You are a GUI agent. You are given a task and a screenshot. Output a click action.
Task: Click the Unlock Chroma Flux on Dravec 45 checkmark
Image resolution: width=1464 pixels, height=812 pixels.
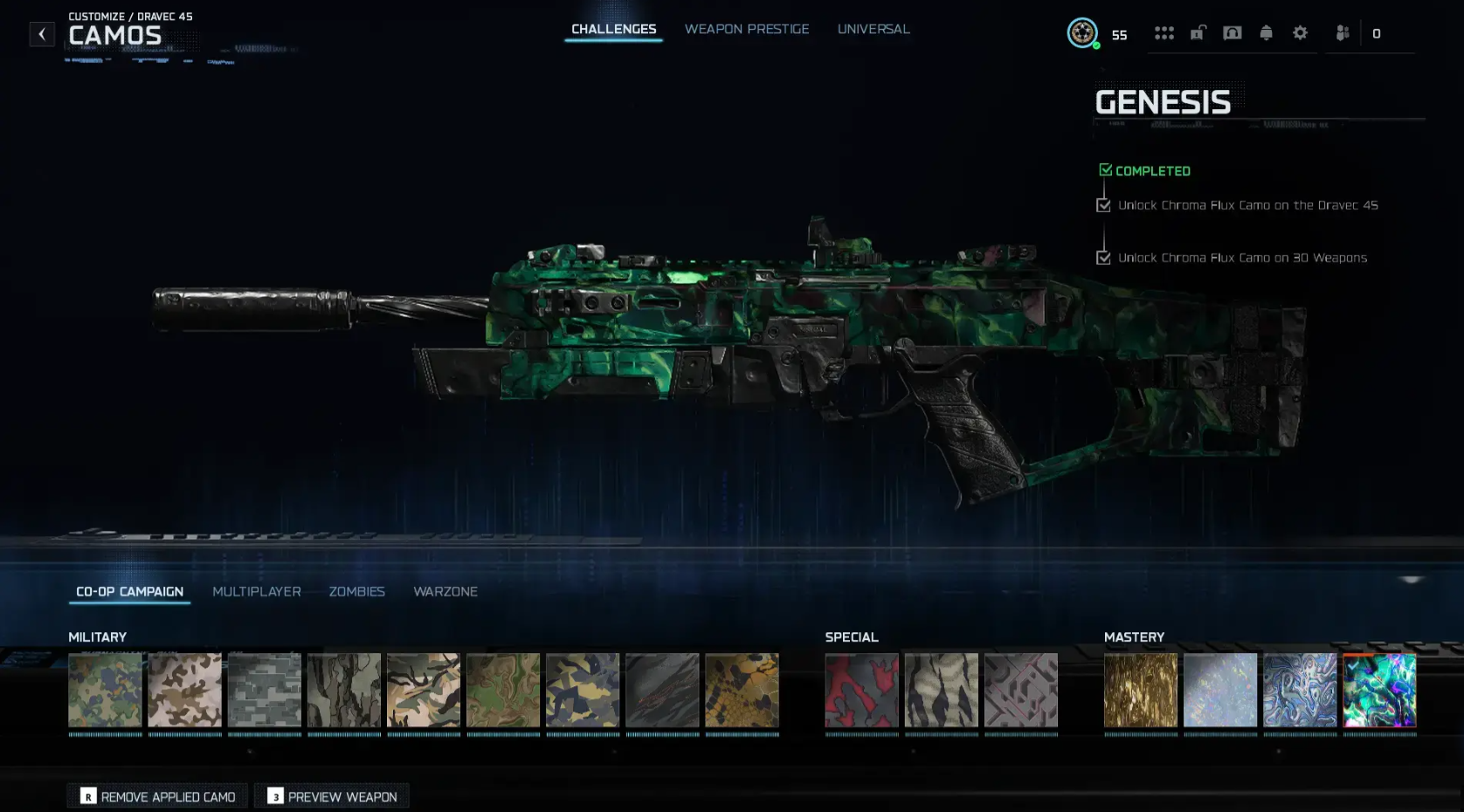pyautogui.click(x=1103, y=204)
